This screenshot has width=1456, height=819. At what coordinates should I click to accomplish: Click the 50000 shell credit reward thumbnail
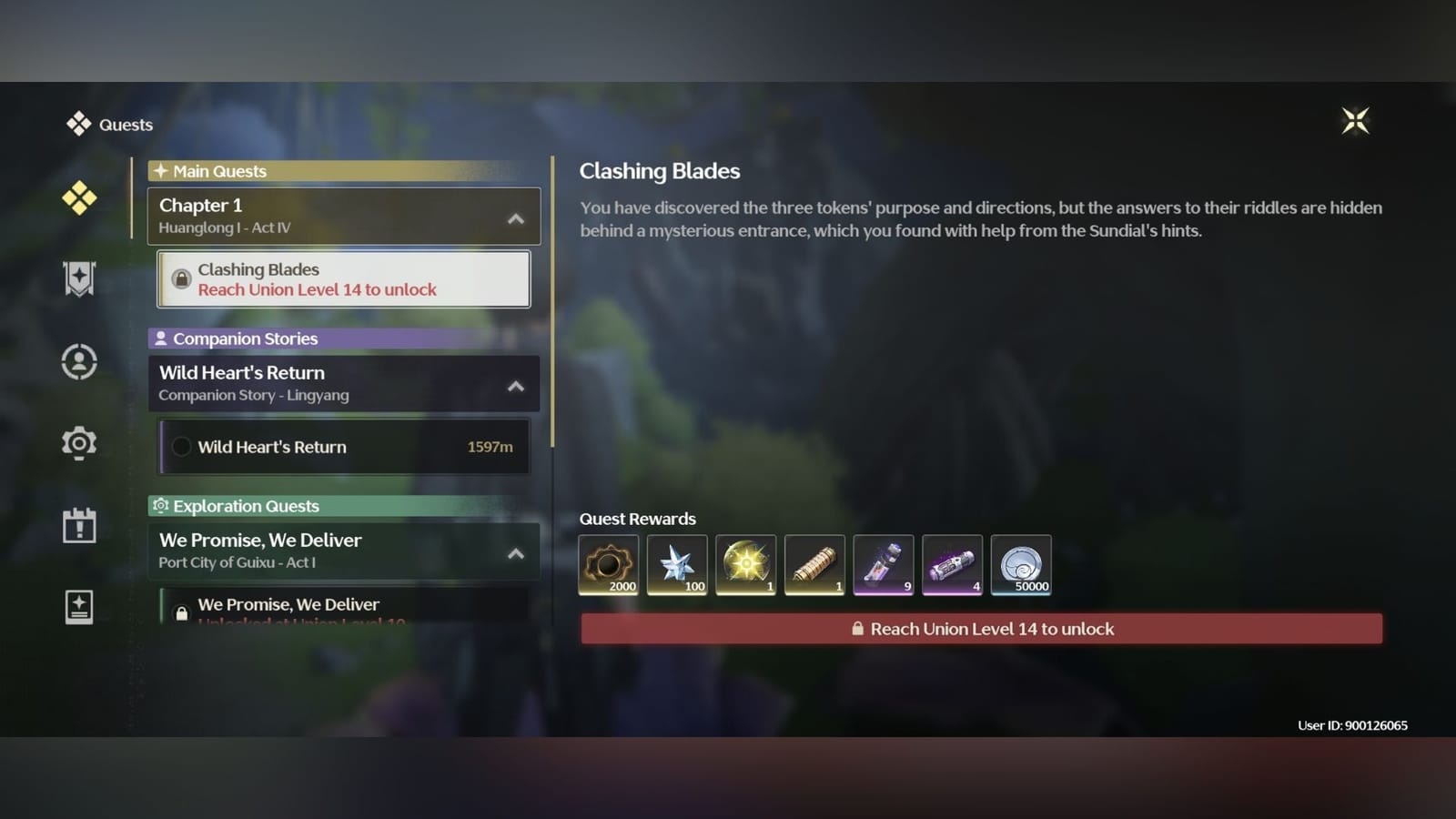(1021, 564)
